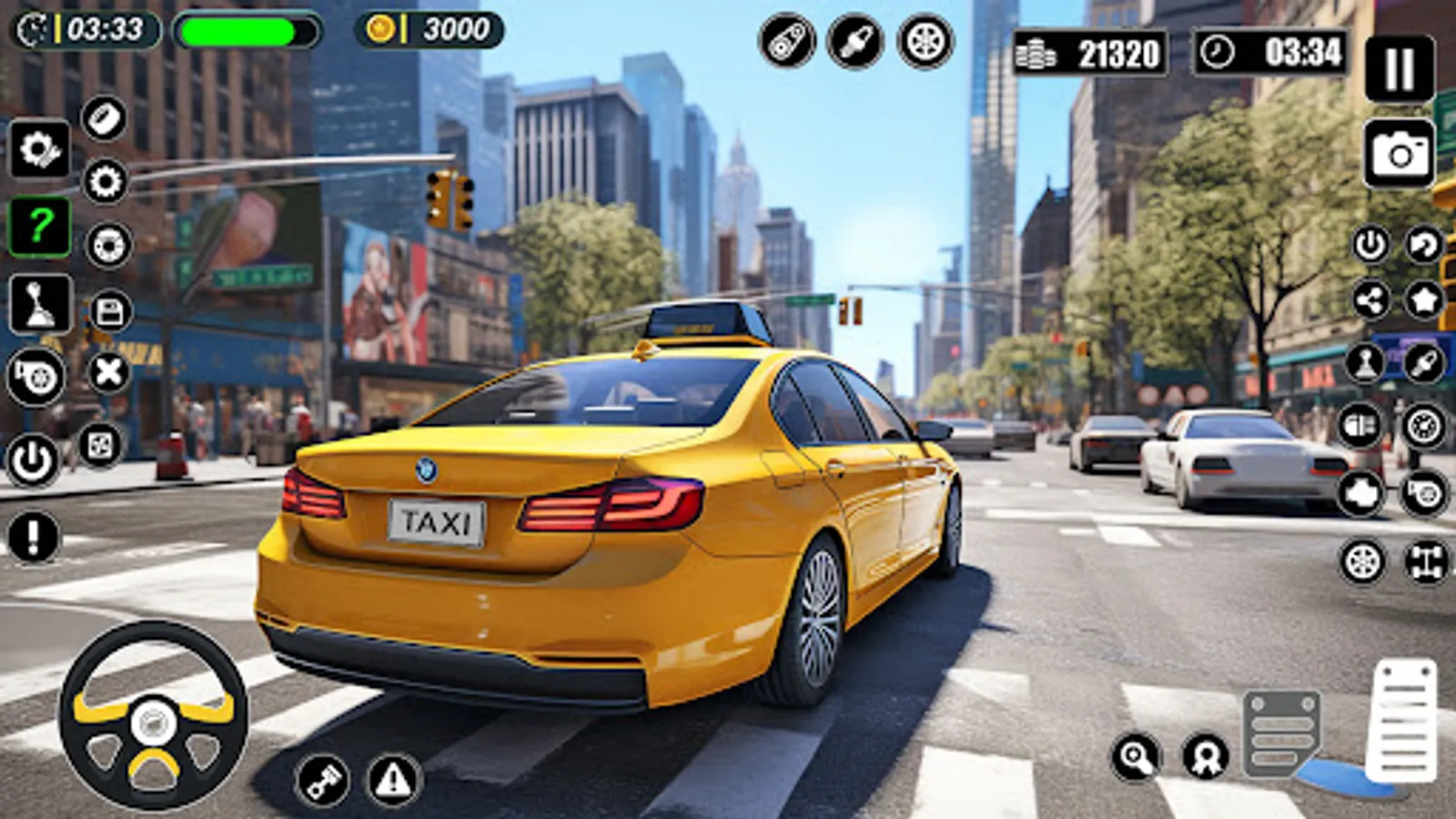
Task: Toggle the power button on the left sidebar
Action: [x=33, y=457]
